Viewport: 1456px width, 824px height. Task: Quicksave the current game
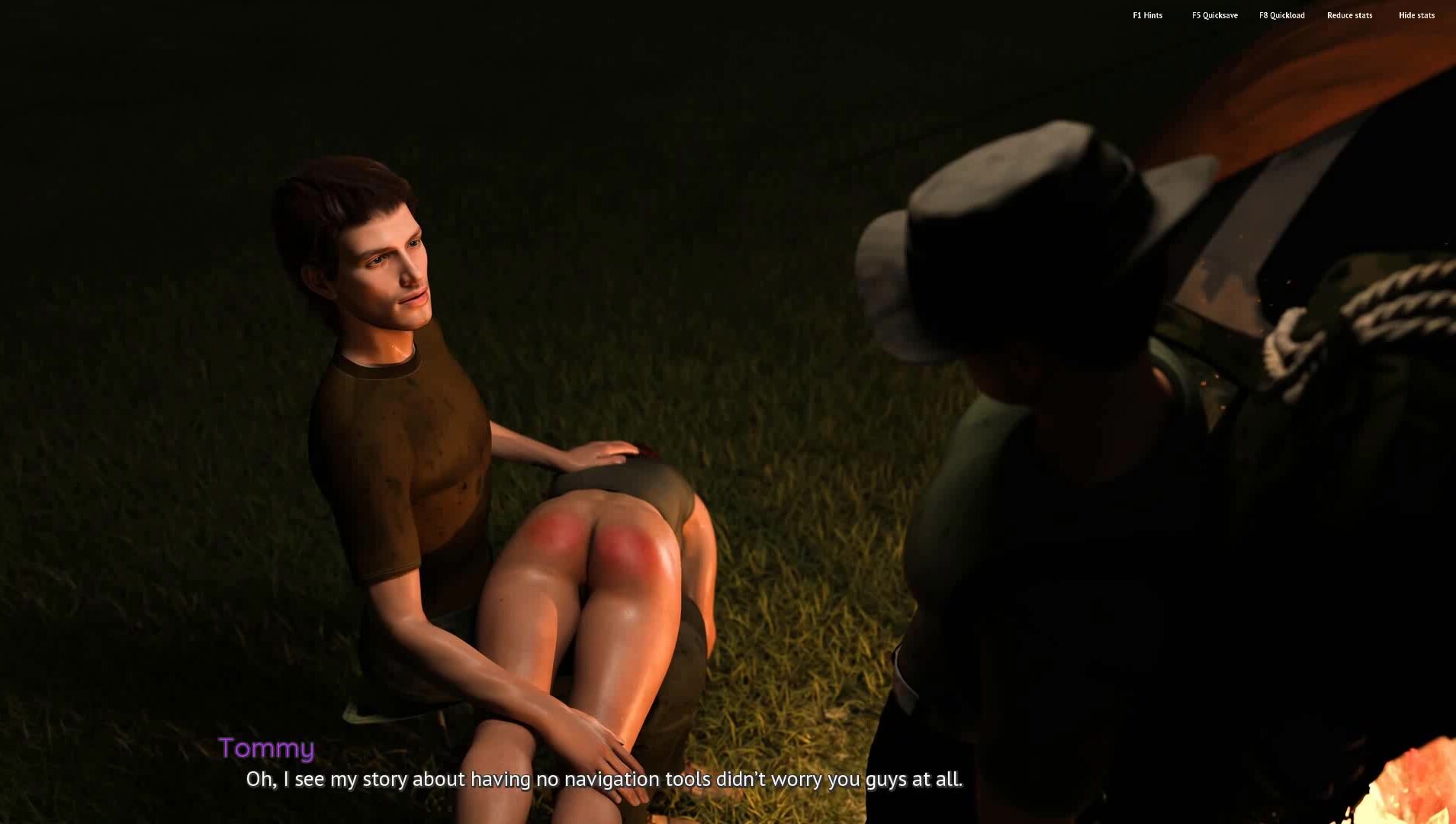(1214, 15)
